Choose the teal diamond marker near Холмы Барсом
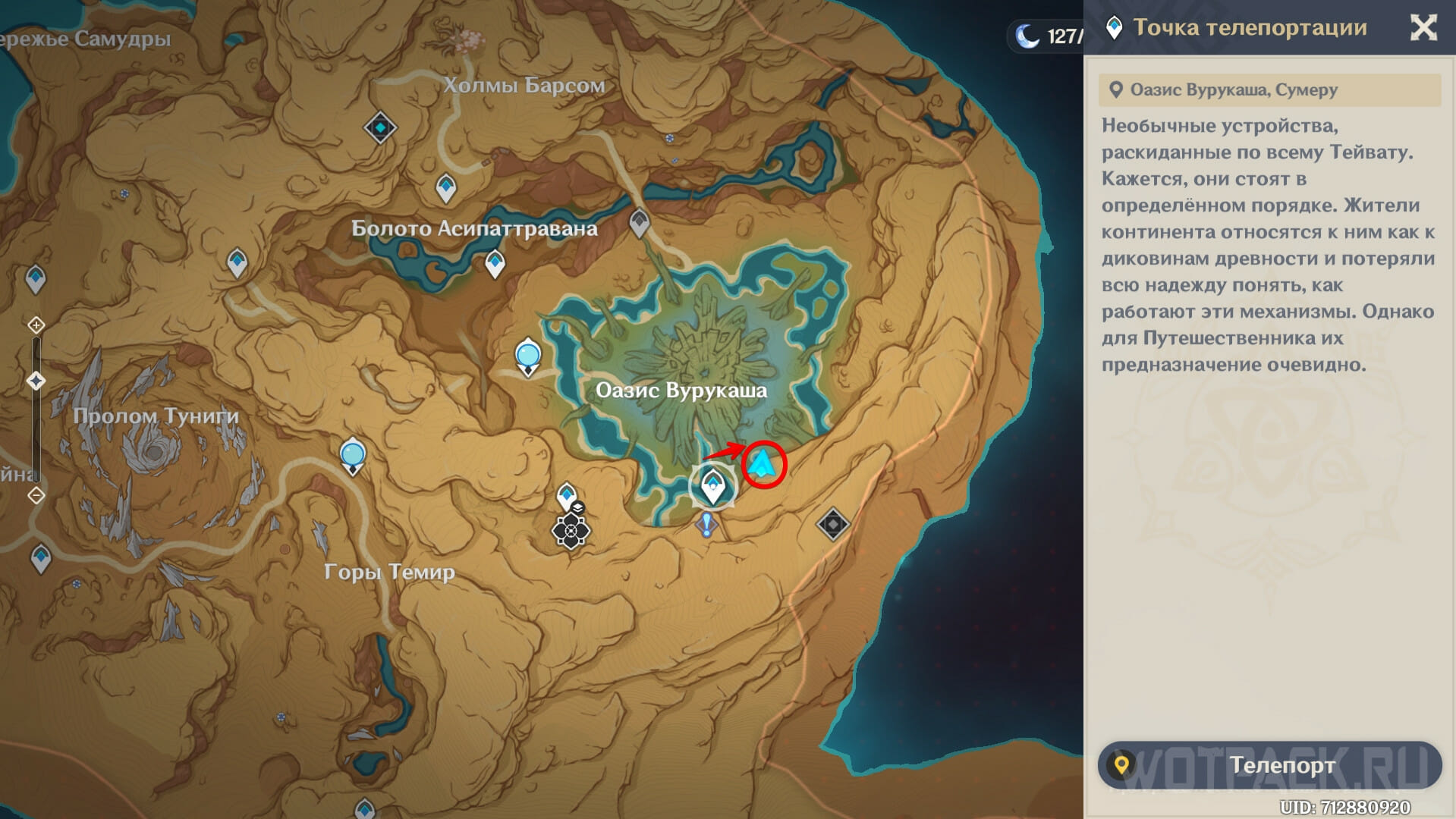The image size is (1456, 819). (380, 127)
